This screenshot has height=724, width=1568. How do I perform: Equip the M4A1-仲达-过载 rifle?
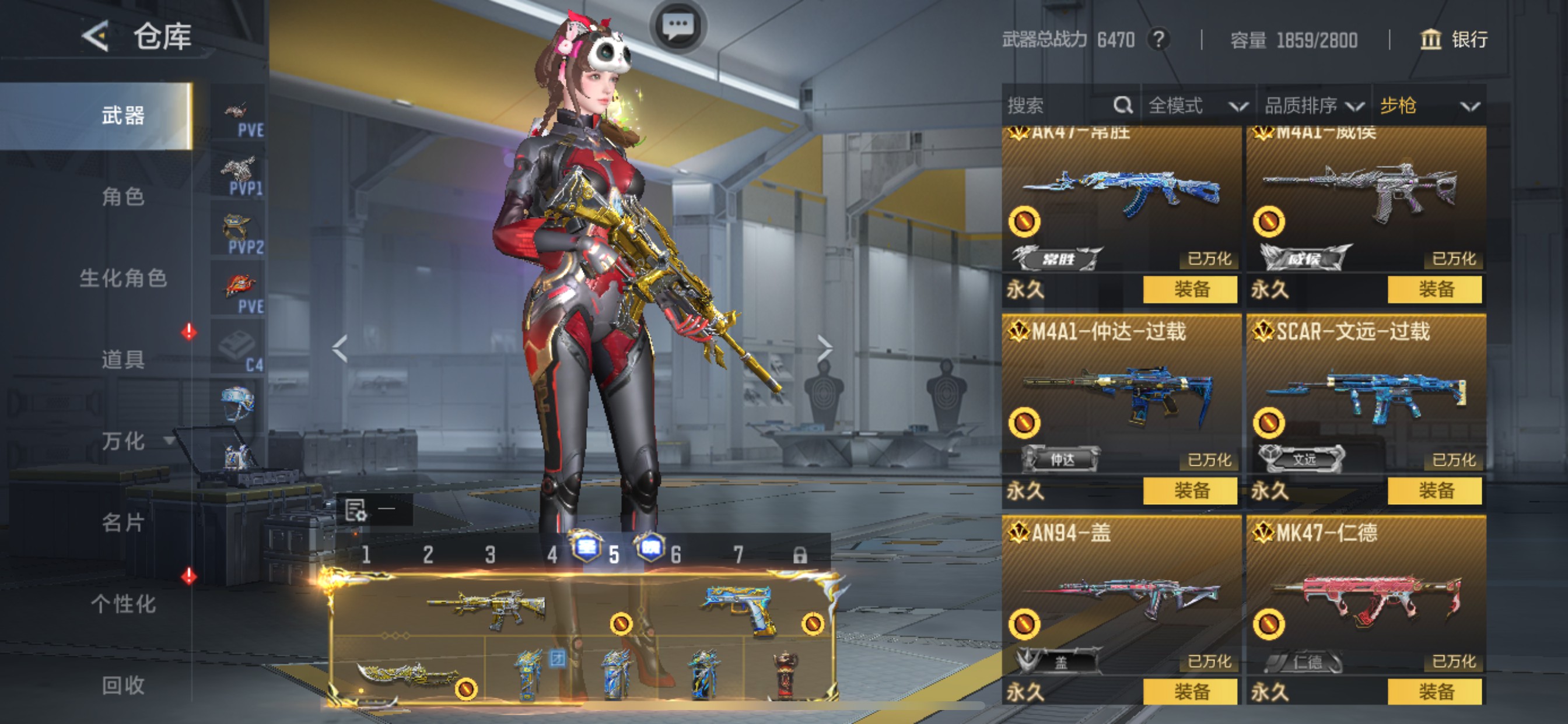[1190, 490]
